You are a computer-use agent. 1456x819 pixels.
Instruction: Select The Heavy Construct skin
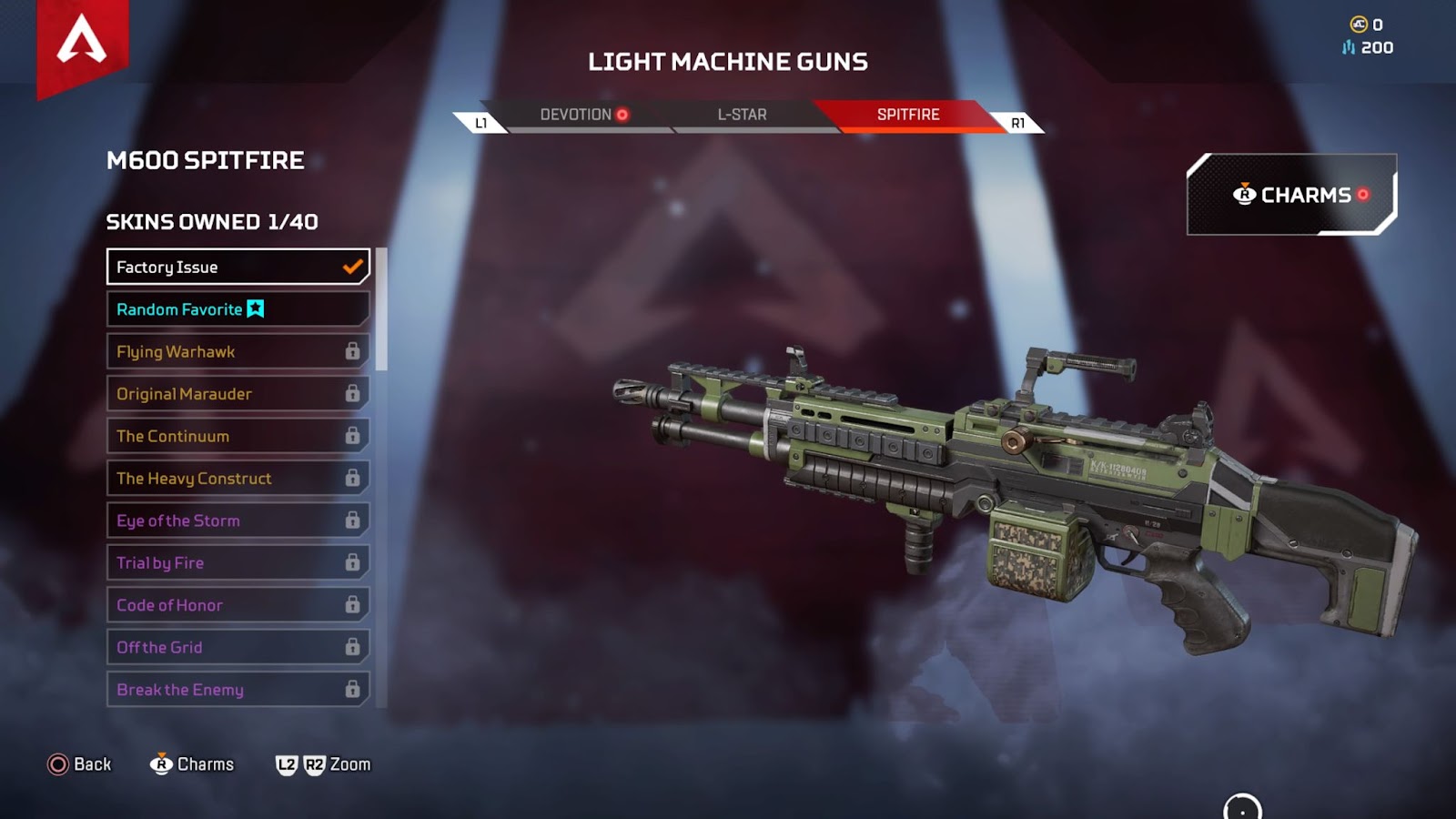tap(238, 479)
